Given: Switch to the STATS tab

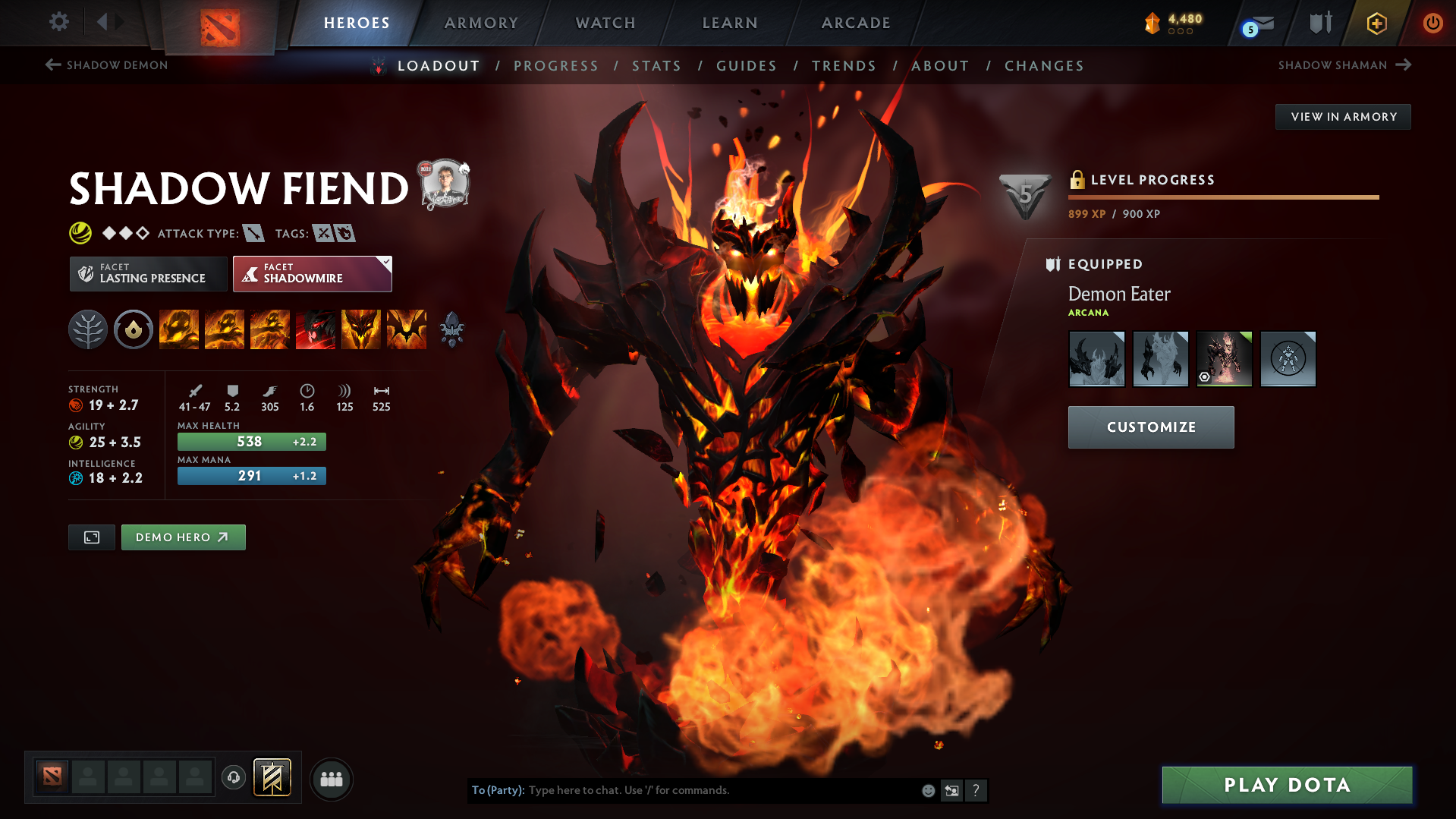Looking at the screenshot, I should (656, 66).
